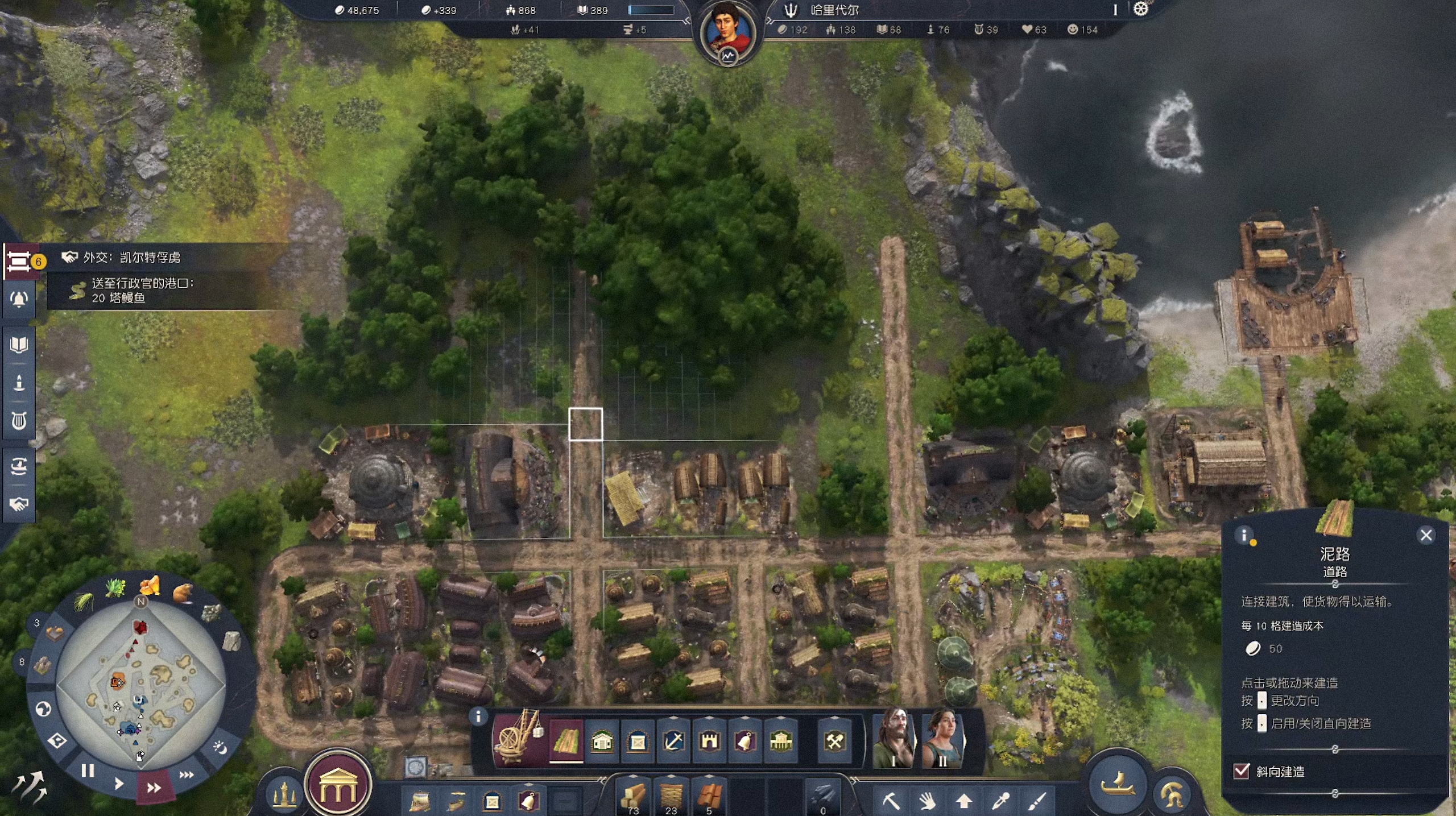Viewport: 1456px width, 816px height.
Task: Choose the castle wall build category
Action: (709, 741)
